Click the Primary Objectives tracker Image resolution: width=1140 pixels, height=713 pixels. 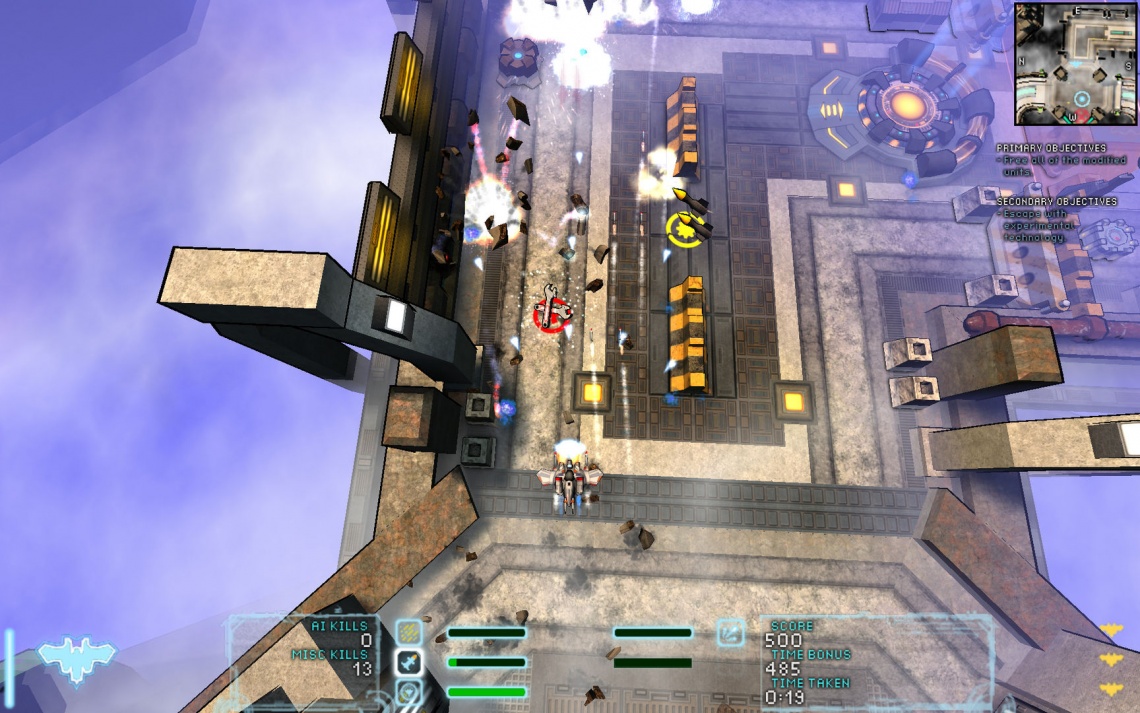pyautogui.click(x=1062, y=160)
